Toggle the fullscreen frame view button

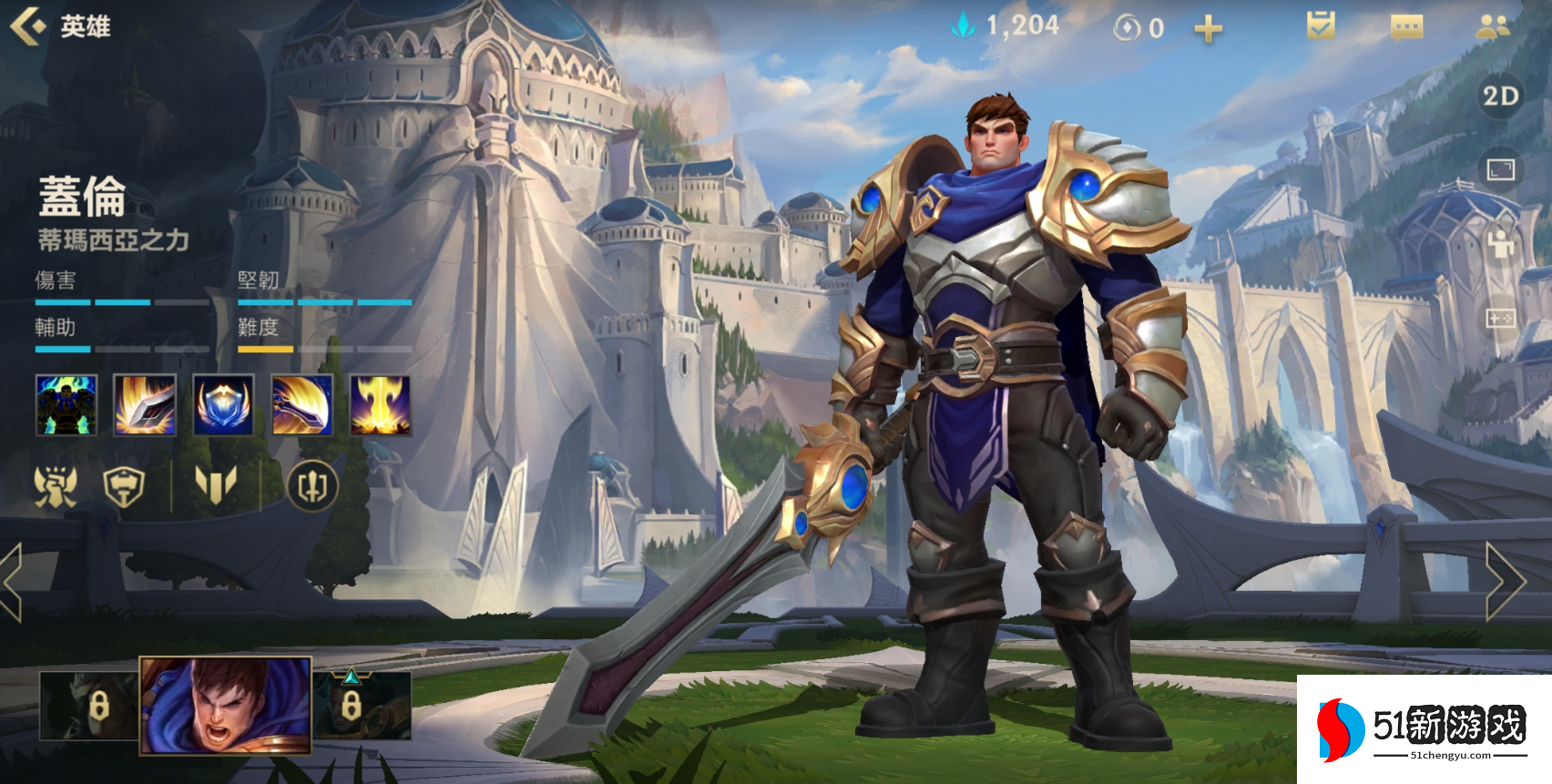pos(1499,169)
